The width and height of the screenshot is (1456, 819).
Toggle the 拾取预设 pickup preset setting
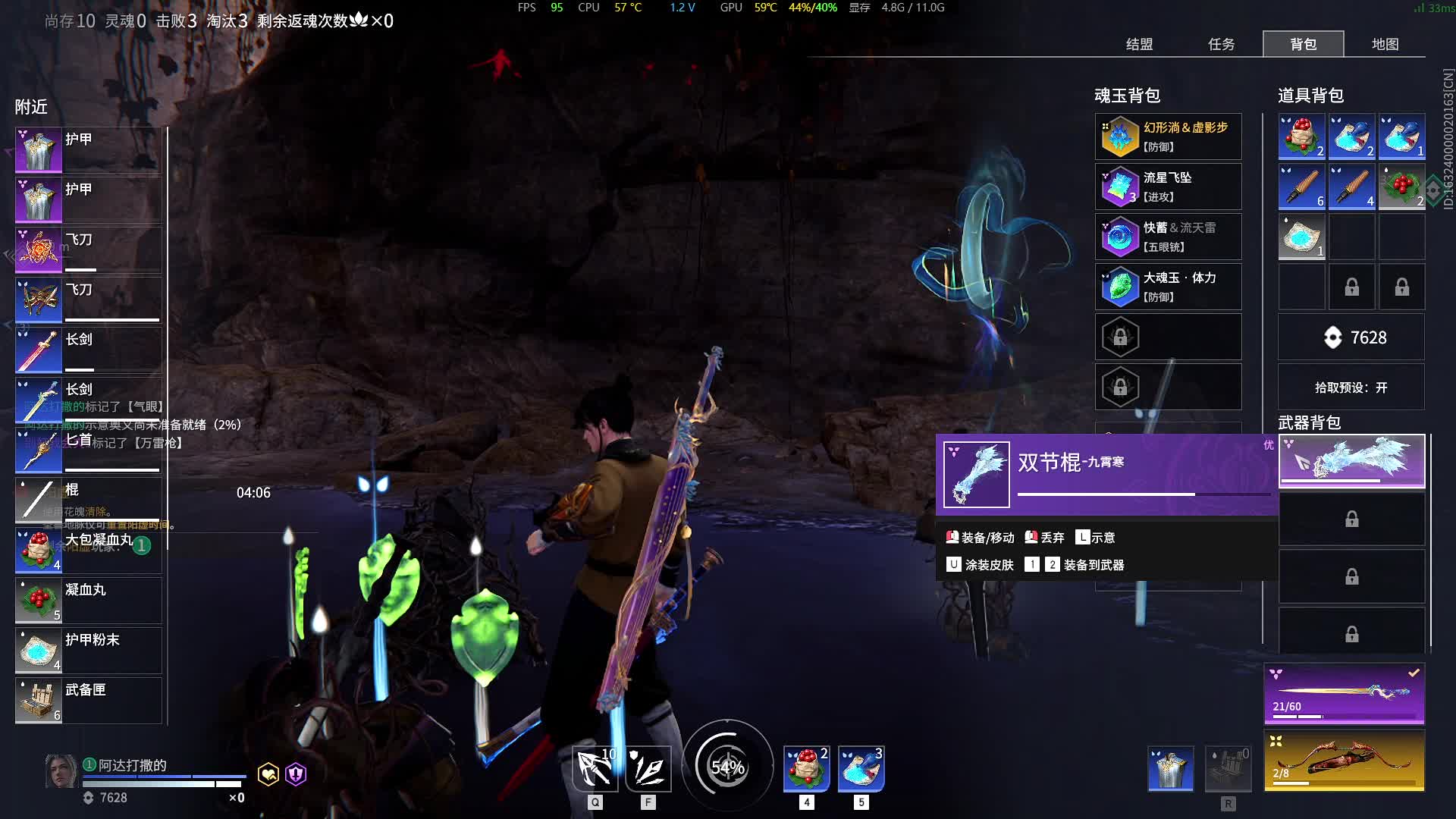(1351, 388)
